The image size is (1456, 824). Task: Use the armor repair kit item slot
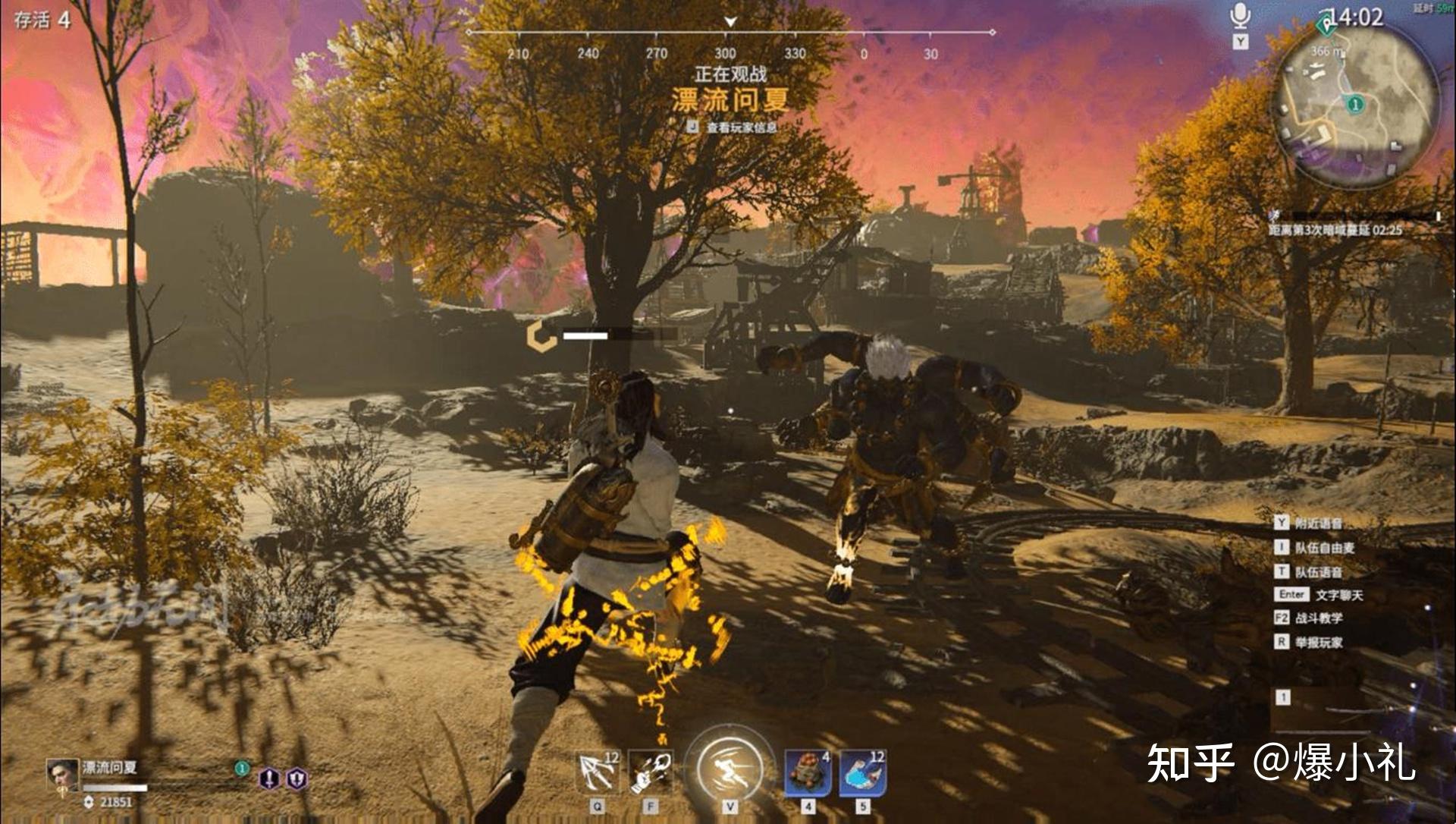pos(808,772)
